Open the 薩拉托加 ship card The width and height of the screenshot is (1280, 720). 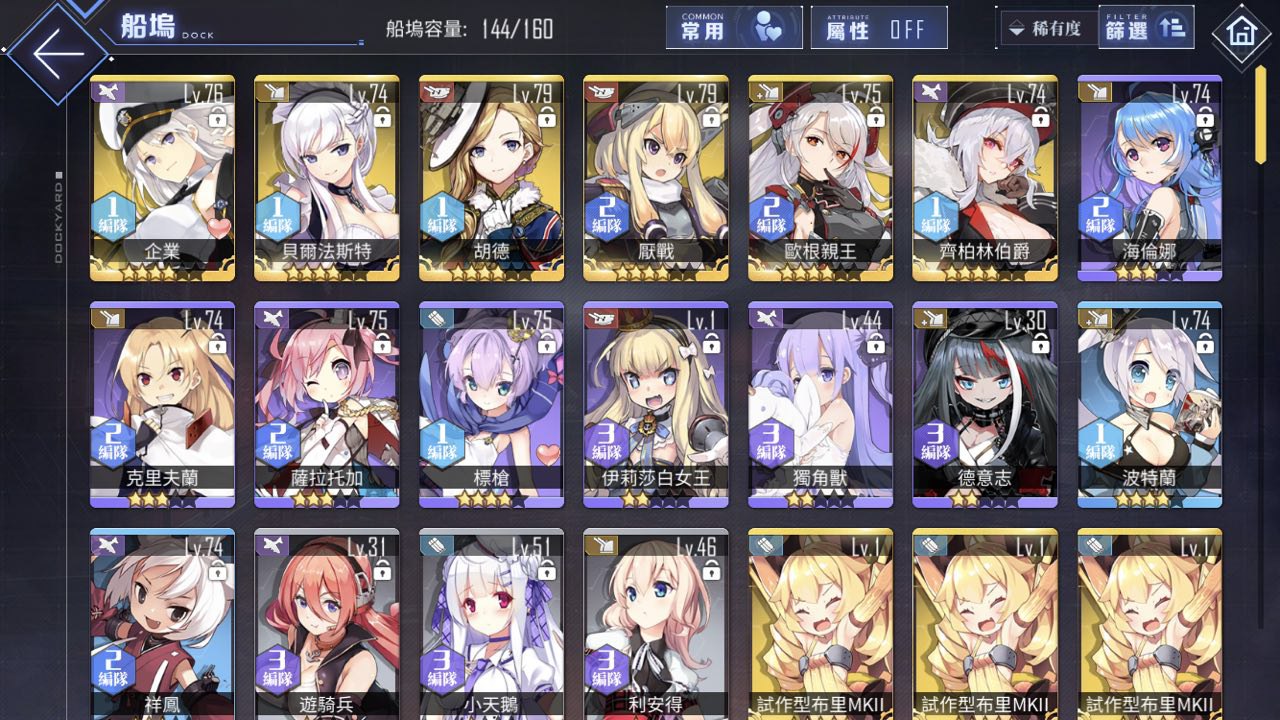[x=327, y=404]
